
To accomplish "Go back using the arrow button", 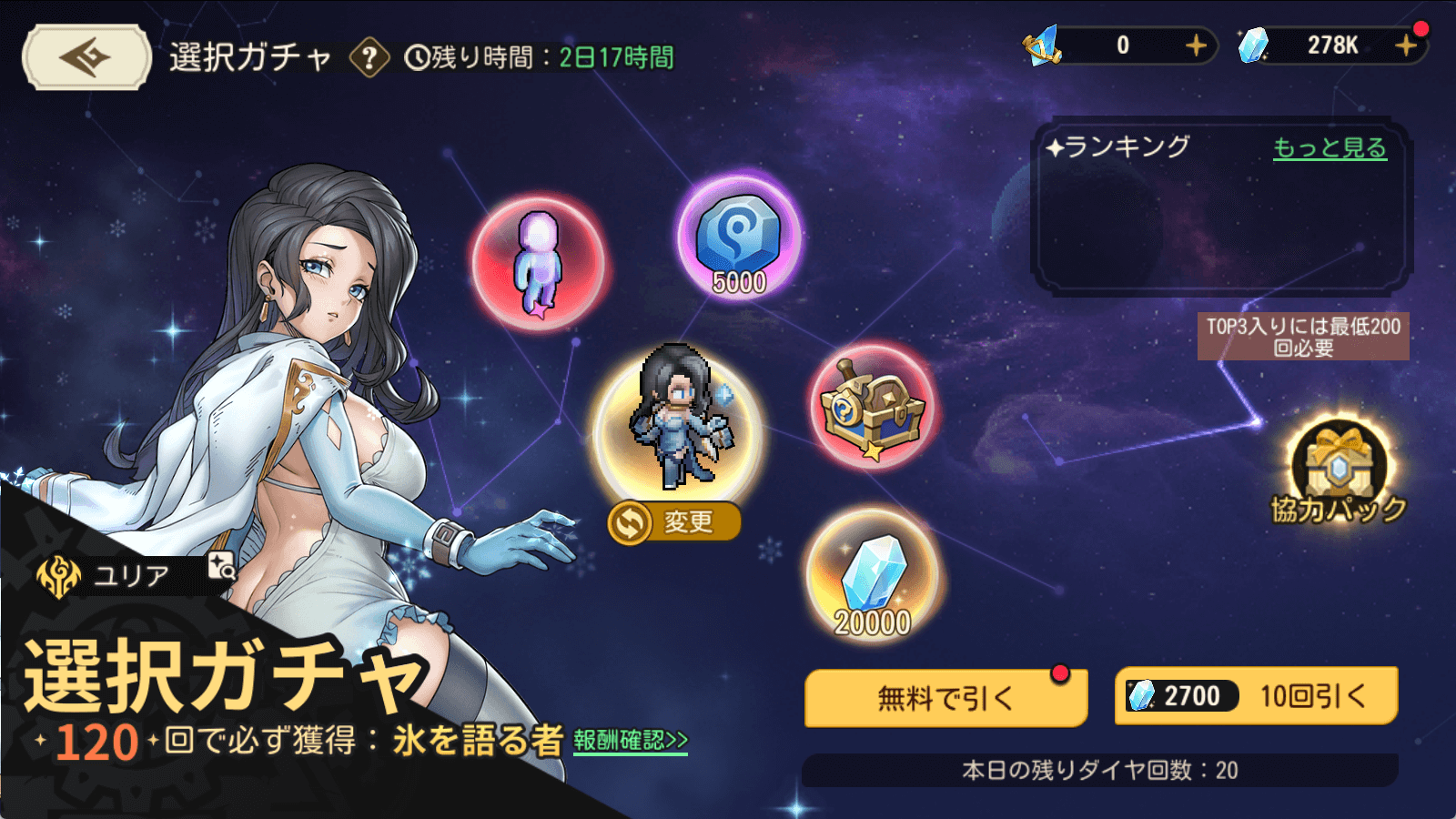I will coord(86,57).
